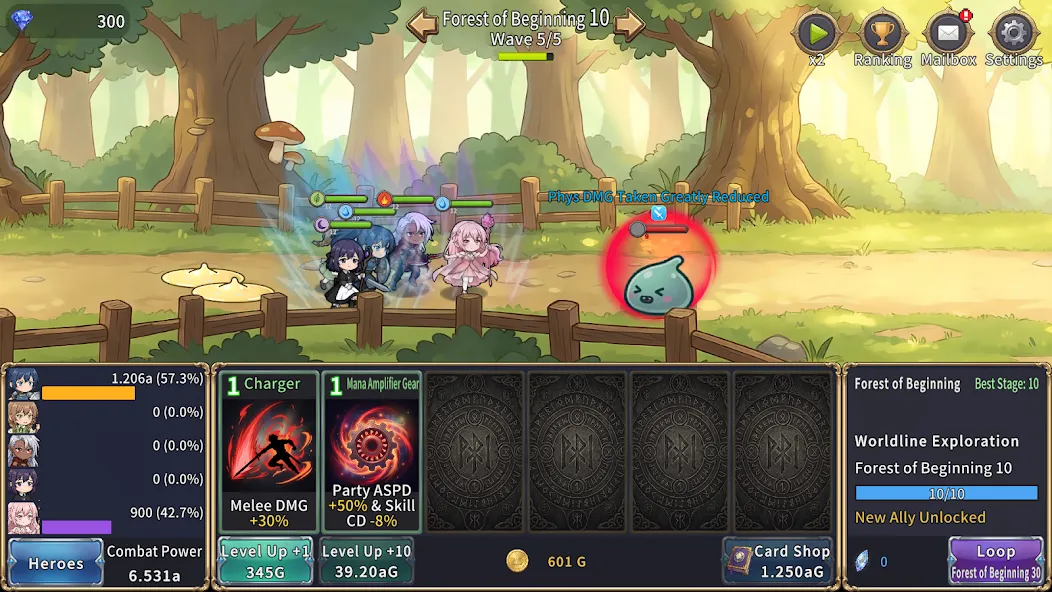1052x592 pixels.
Task: Select the pink-haired hero portrait
Action: [x=24, y=517]
